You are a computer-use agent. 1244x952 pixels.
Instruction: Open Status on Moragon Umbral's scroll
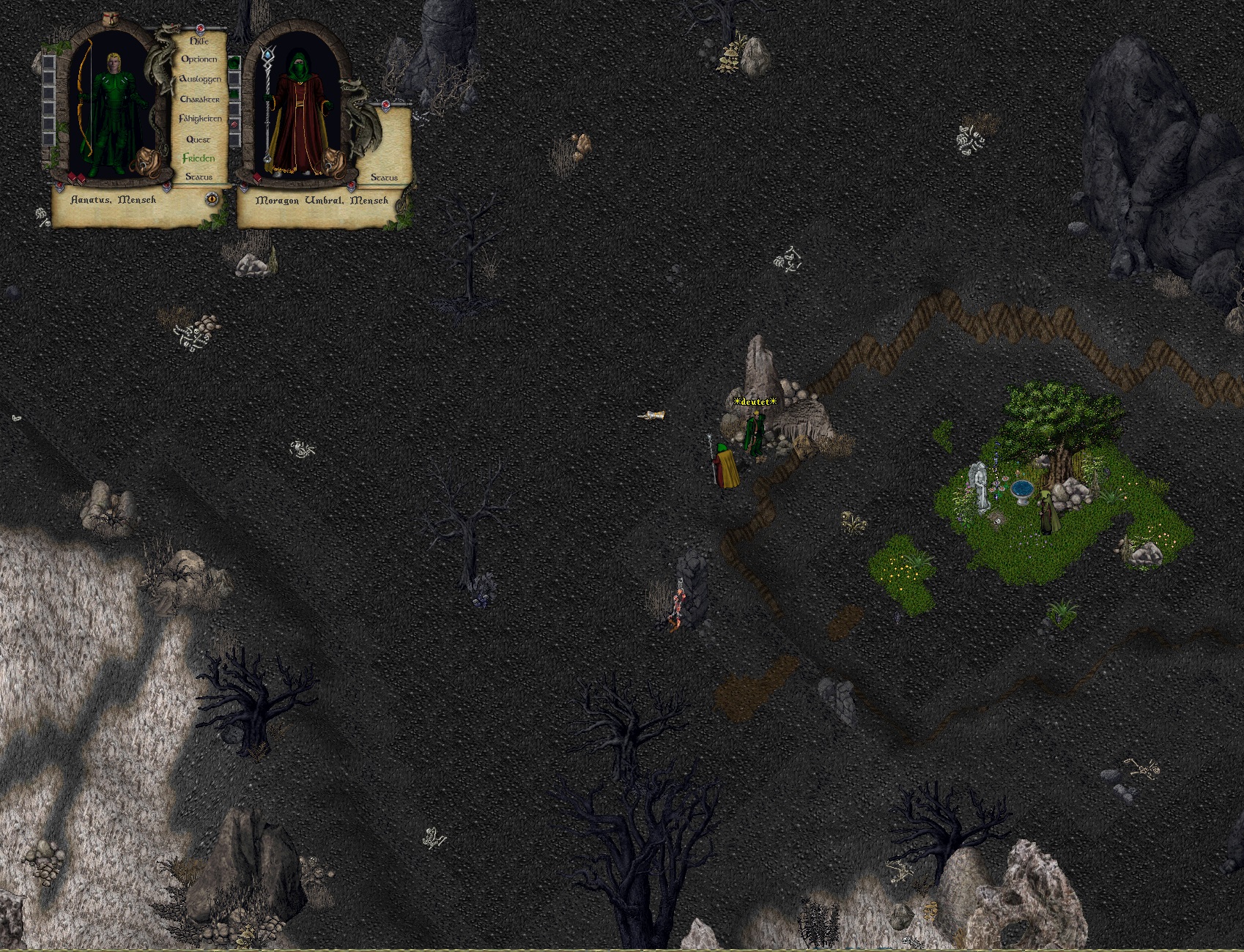(384, 177)
